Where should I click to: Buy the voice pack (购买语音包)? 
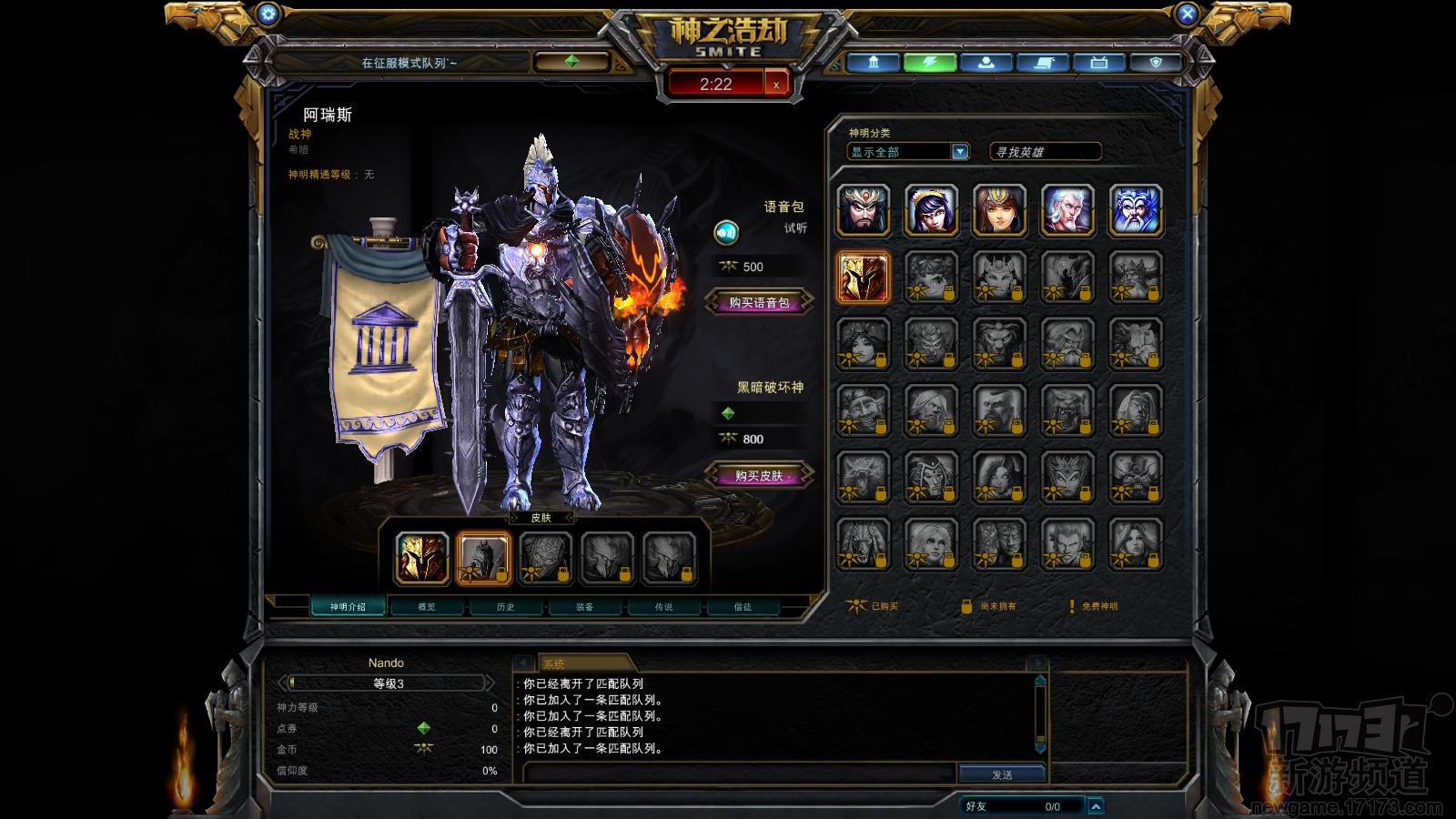tap(758, 303)
